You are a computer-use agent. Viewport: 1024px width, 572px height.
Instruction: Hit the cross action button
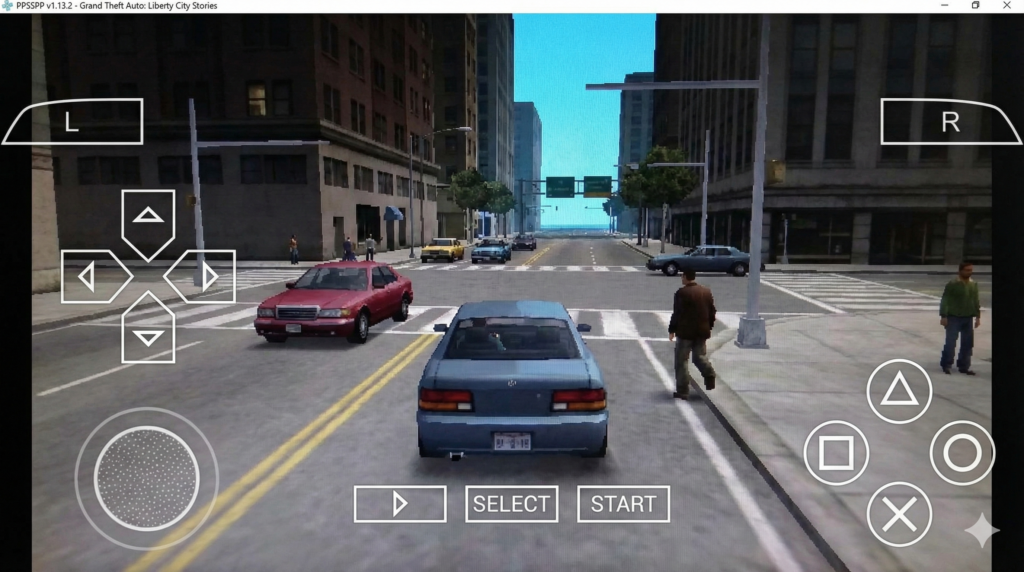pos(899,514)
